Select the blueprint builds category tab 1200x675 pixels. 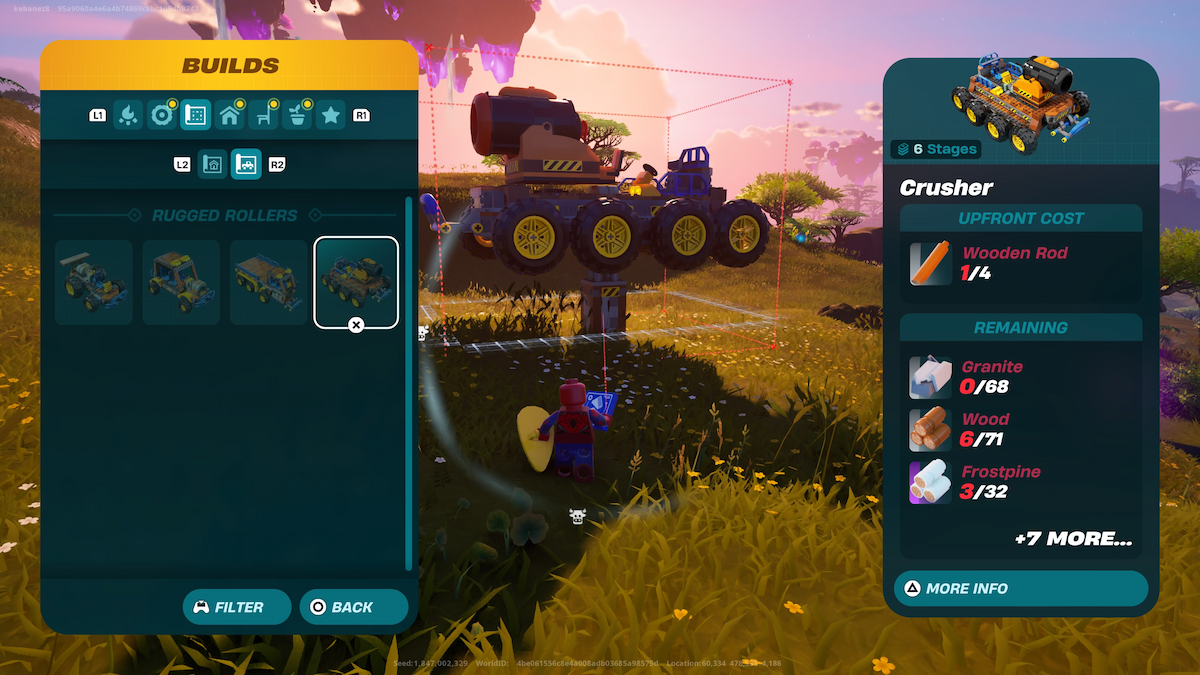click(x=195, y=116)
